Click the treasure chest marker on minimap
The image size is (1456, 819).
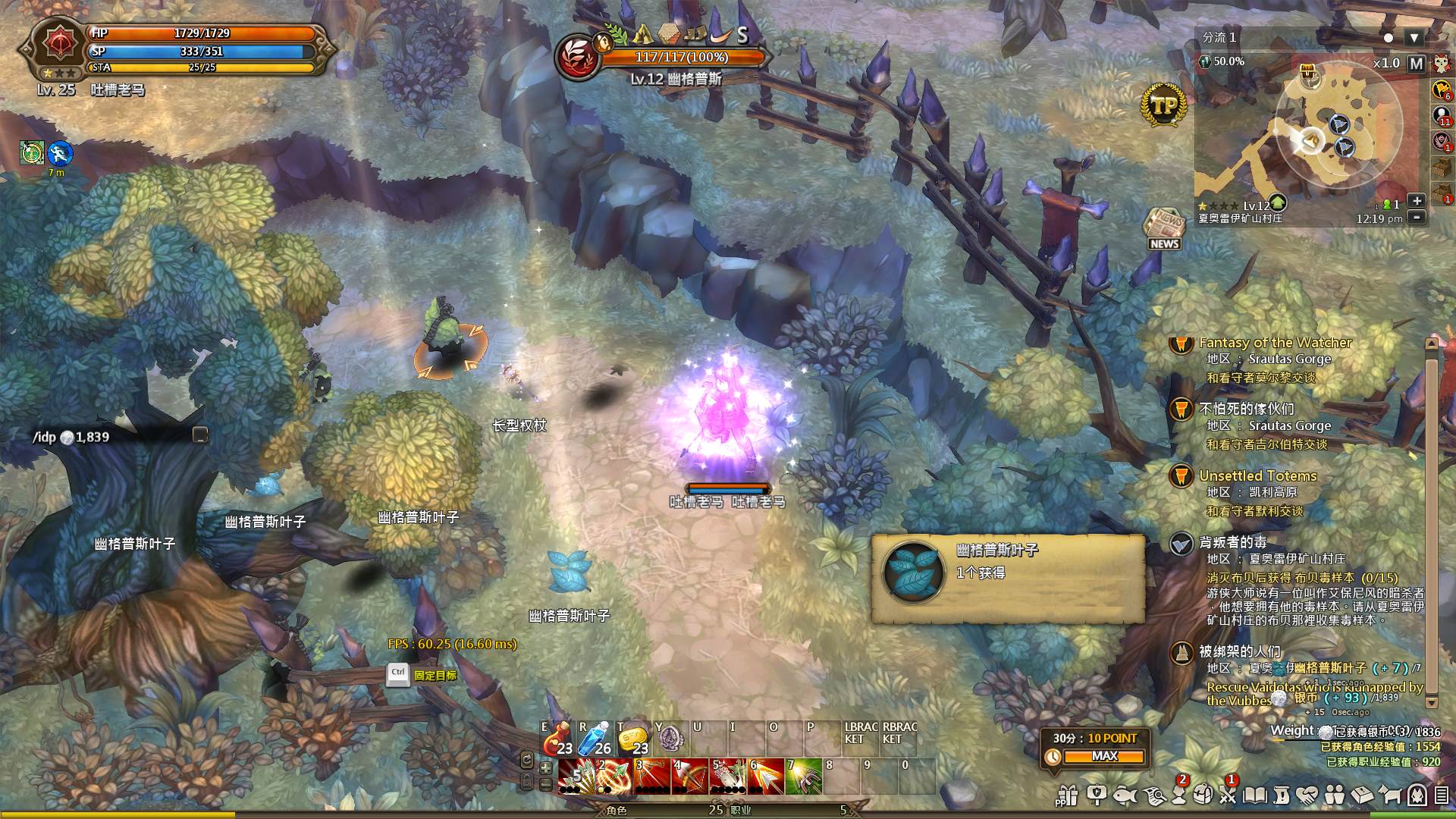point(1307,71)
